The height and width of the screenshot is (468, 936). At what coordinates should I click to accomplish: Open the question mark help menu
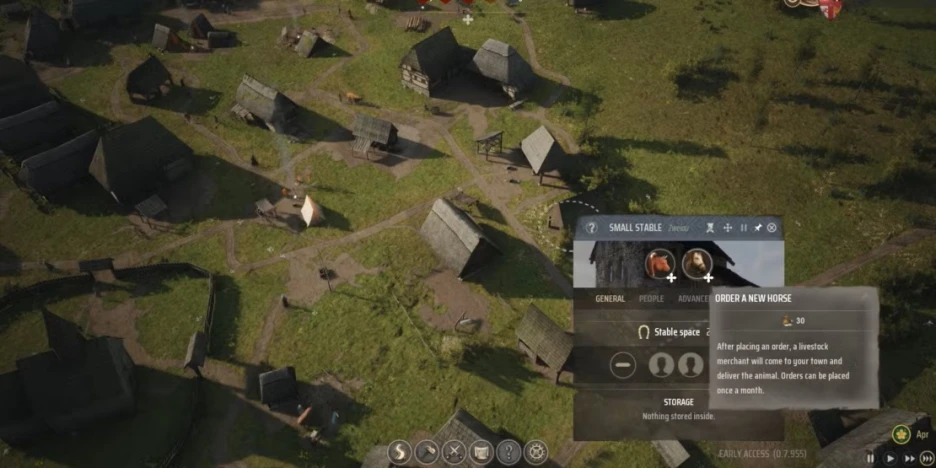pos(509,452)
